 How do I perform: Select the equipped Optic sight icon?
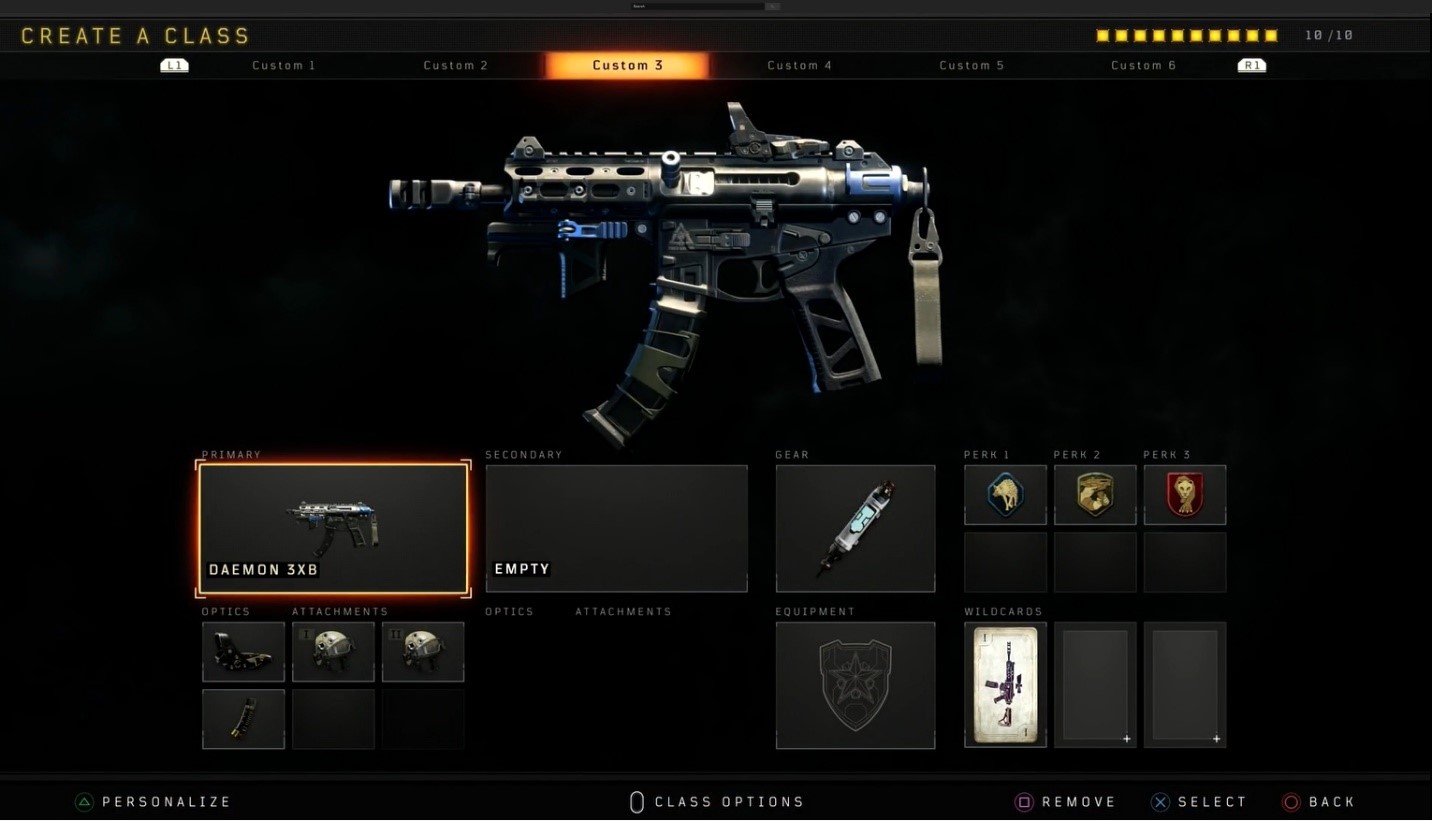pos(243,651)
